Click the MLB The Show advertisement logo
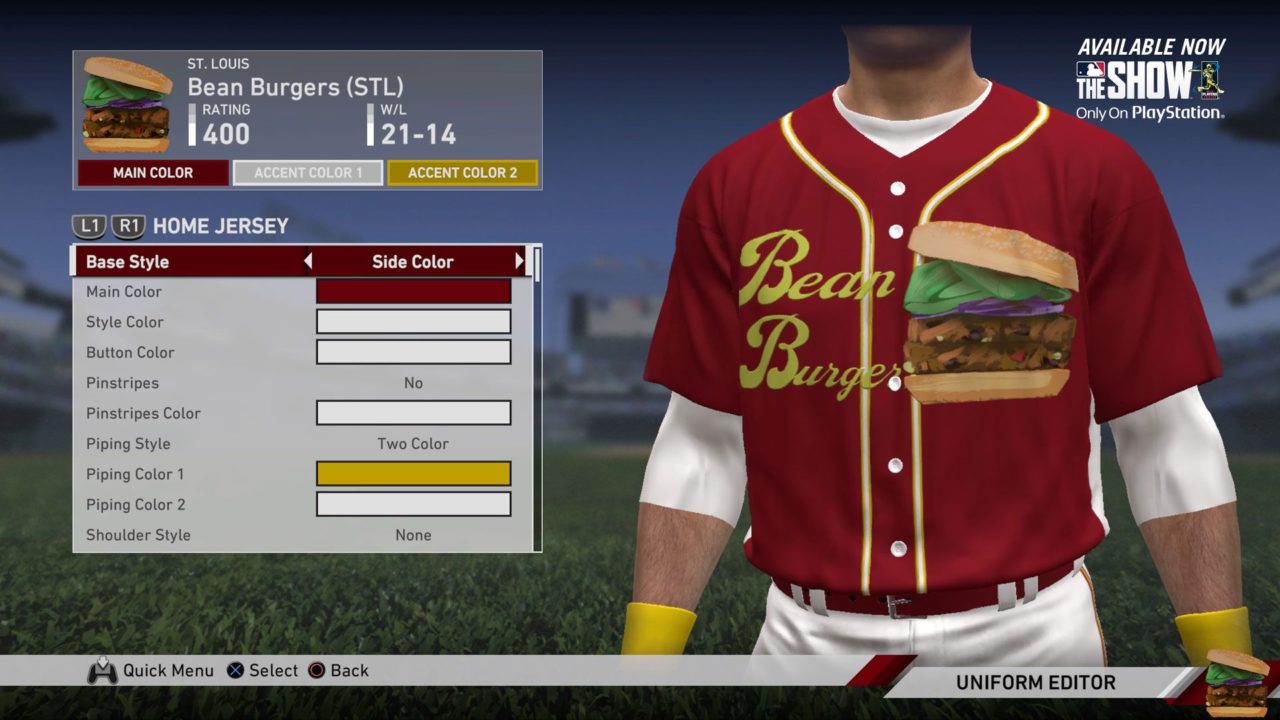This screenshot has width=1280, height=720. (x=1150, y=81)
